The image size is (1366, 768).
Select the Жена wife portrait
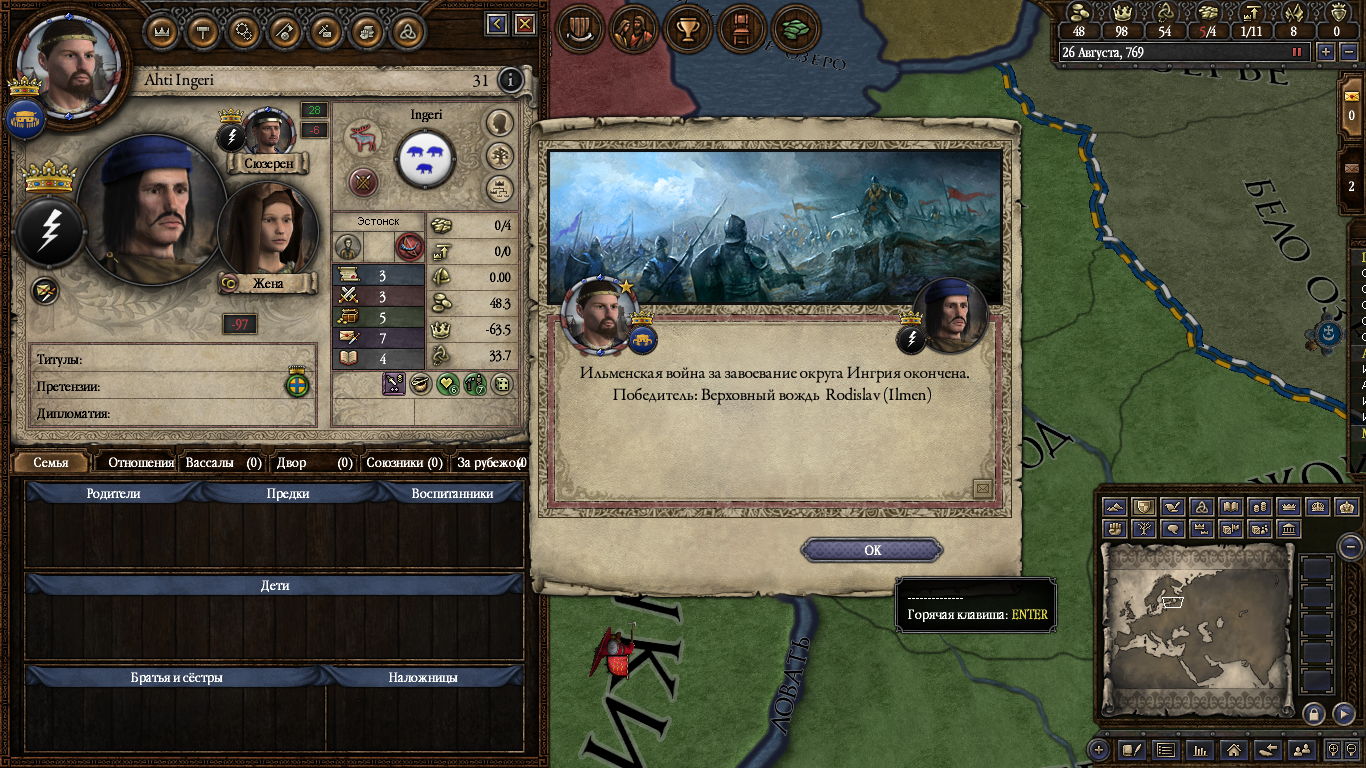pos(254,229)
